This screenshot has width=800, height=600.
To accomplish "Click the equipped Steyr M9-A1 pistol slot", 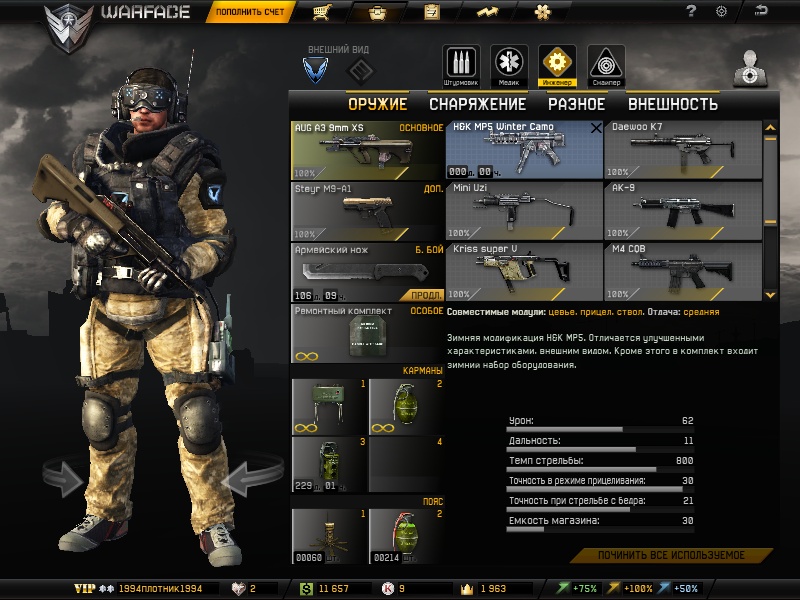I will point(366,210).
